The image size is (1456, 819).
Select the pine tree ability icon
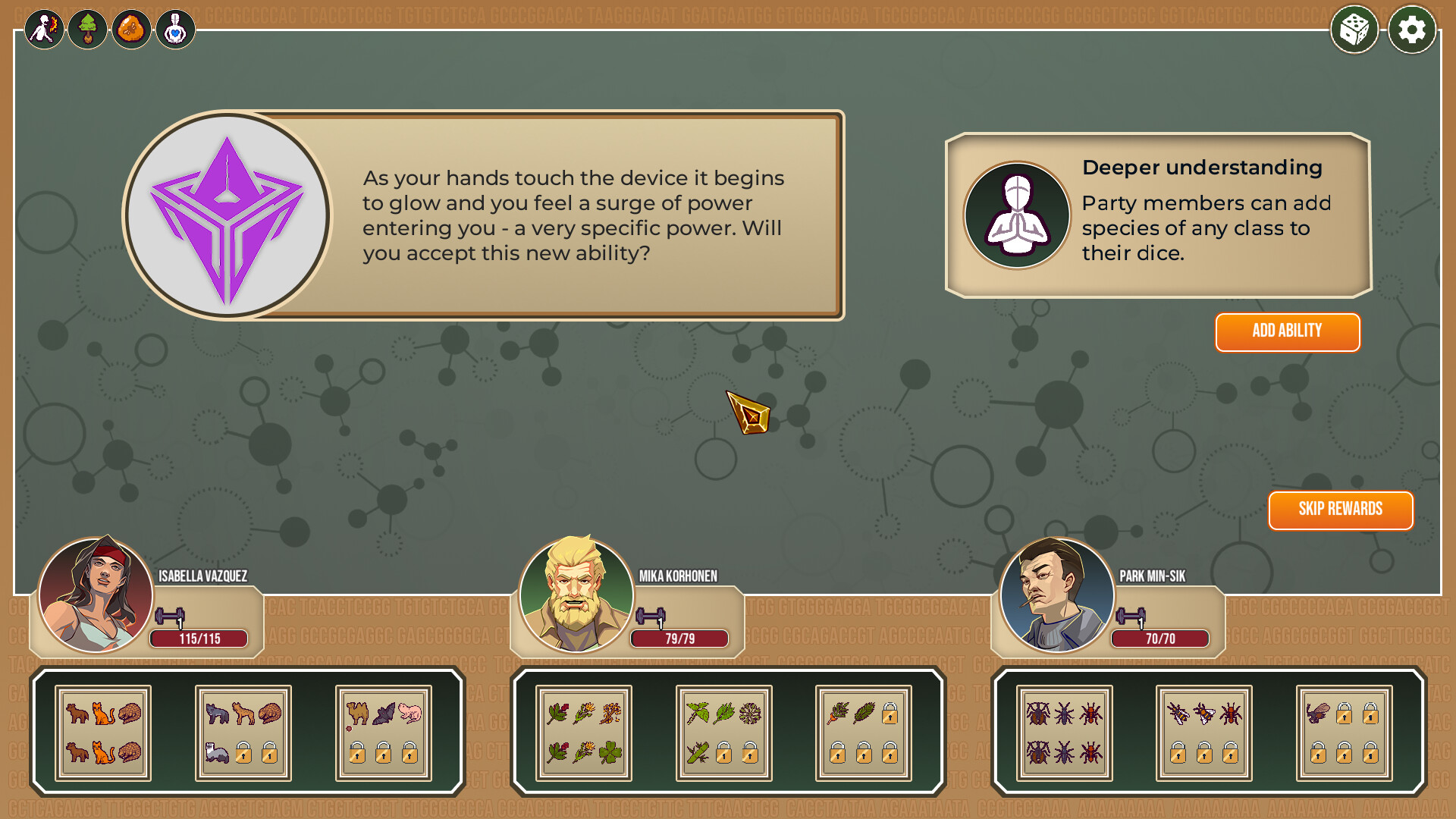click(88, 30)
